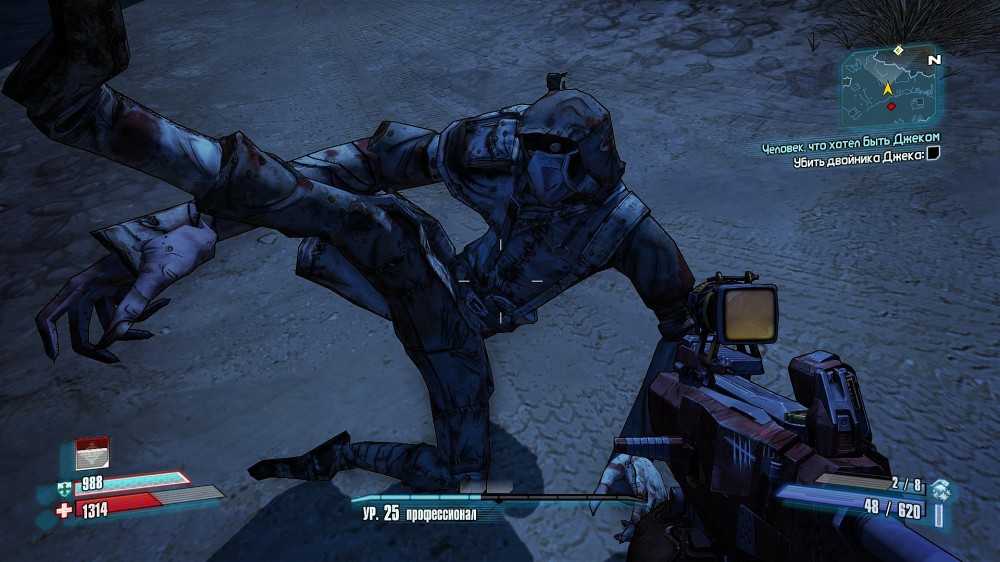Image resolution: width=1000 pixels, height=562 pixels.
Task: Tick the 'Убить двойника Джека' objective box
Action: click(x=933, y=154)
